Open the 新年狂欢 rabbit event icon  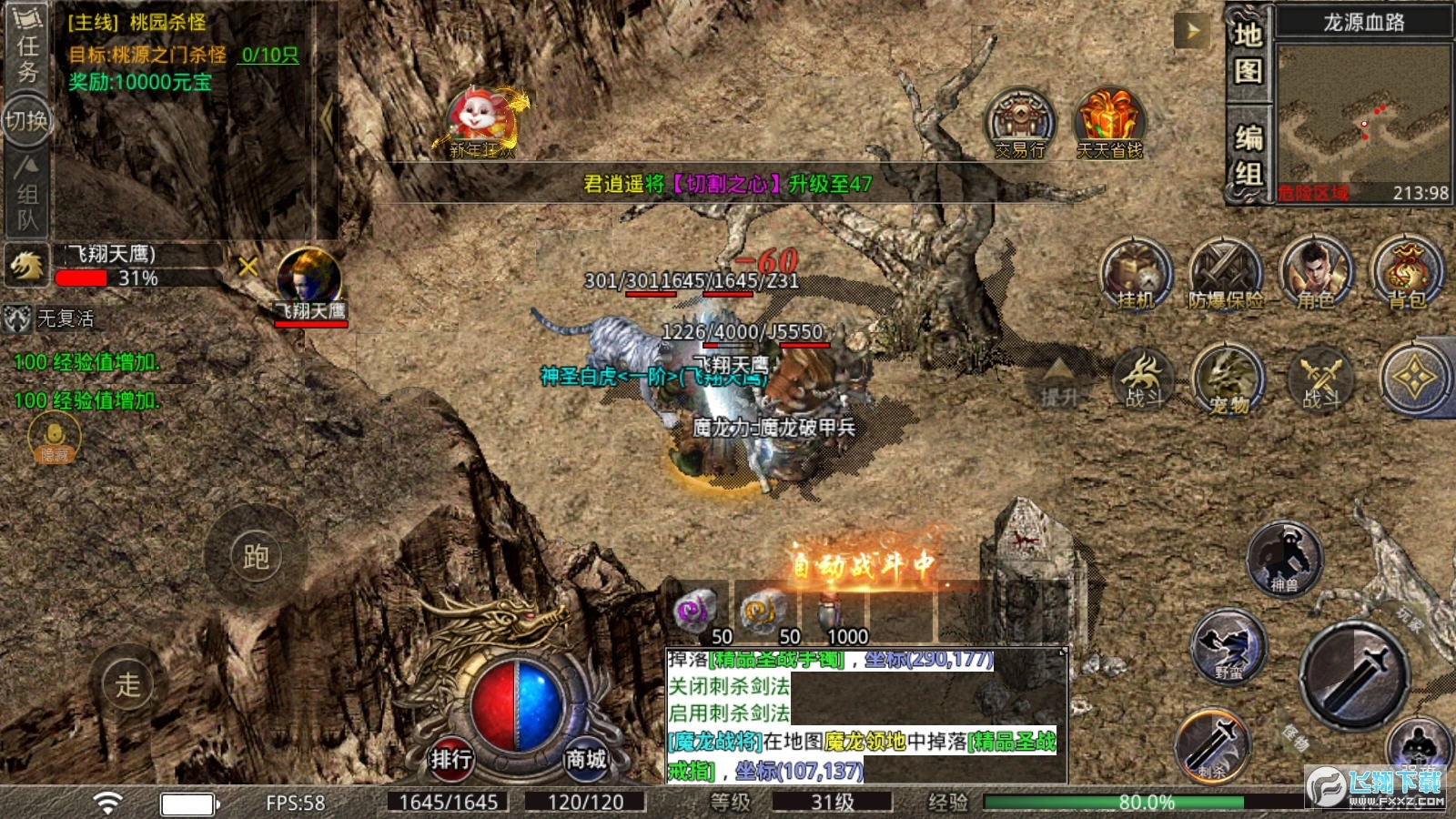coord(481,123)
